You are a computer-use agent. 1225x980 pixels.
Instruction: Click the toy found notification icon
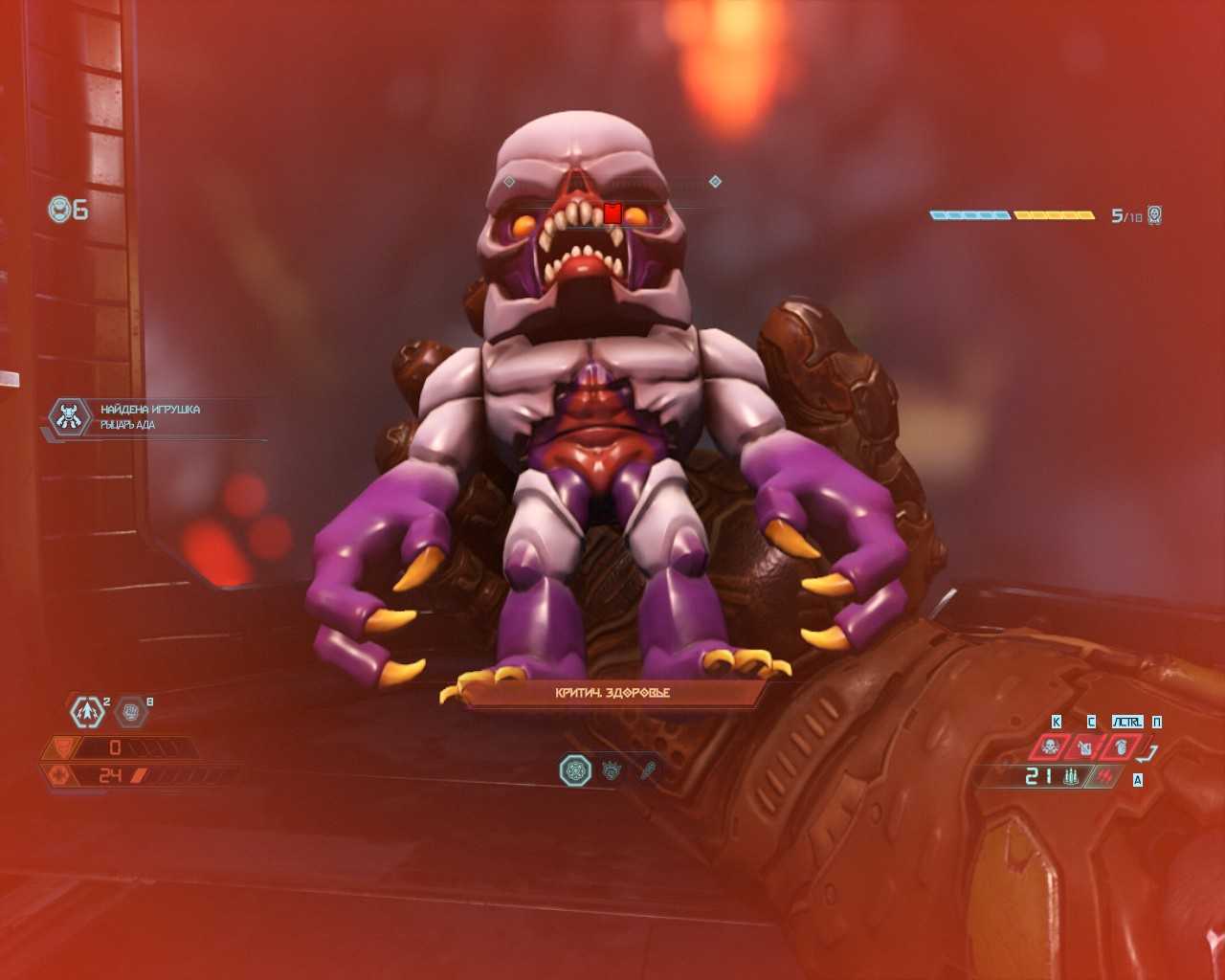click(70, 417)
